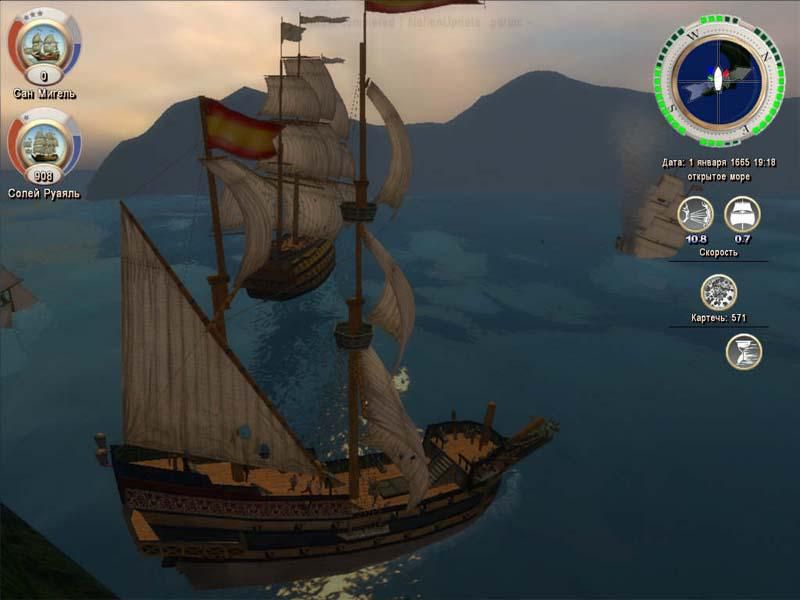Viewport: 800px width, 600px height.
Task: Select the Soleil Royal ship portrait
Action: pos(44,142)
